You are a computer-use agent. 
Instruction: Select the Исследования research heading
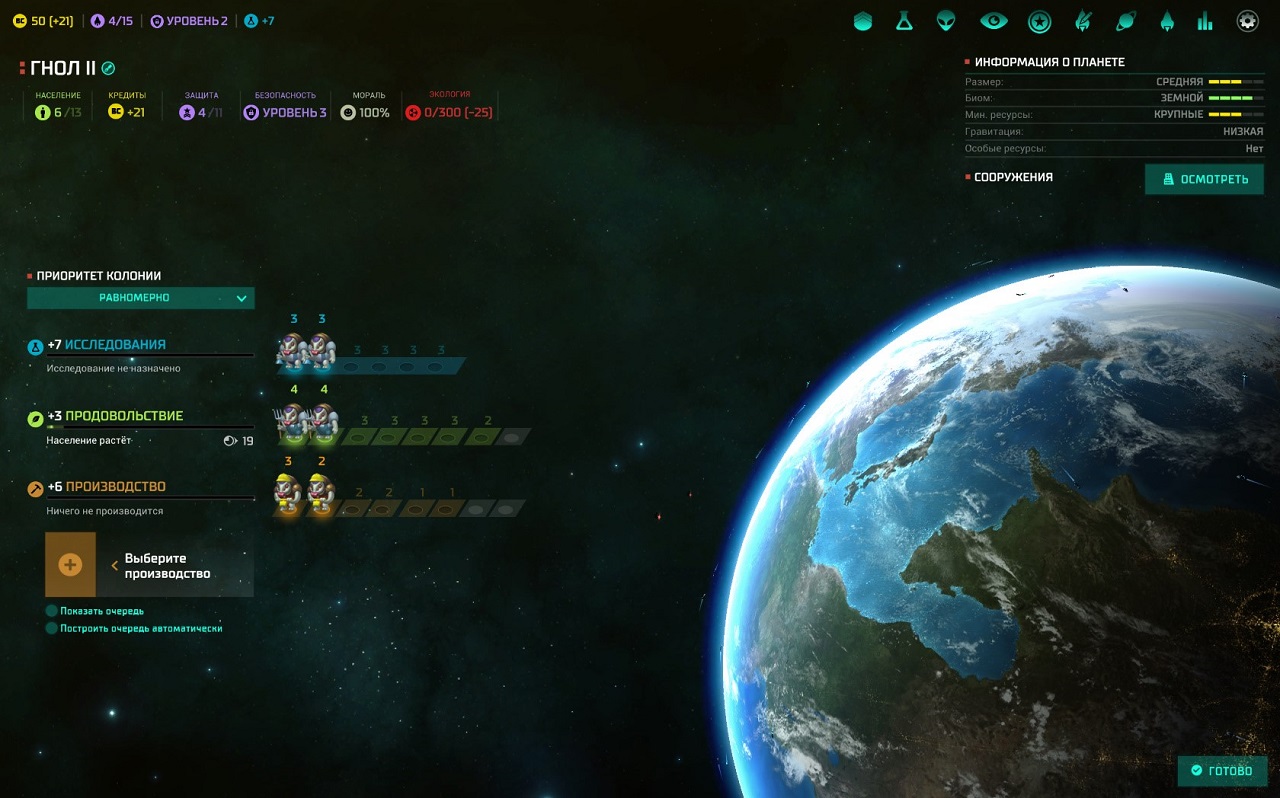coord(115,345)
